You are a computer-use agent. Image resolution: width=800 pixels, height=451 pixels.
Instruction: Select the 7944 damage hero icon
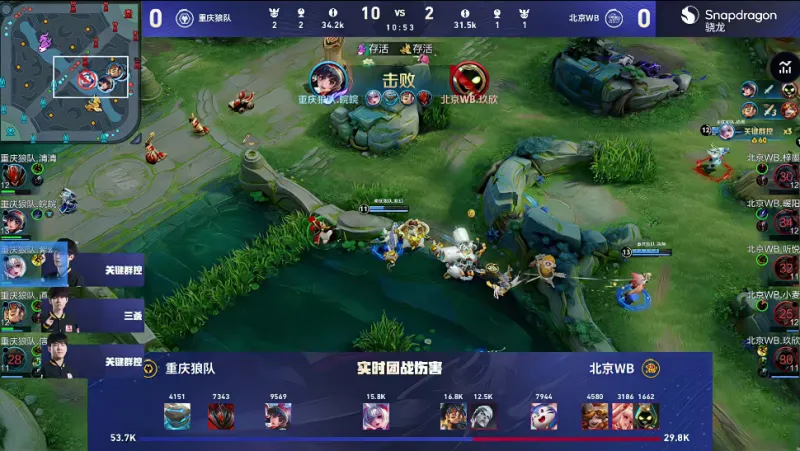point(543,416)
